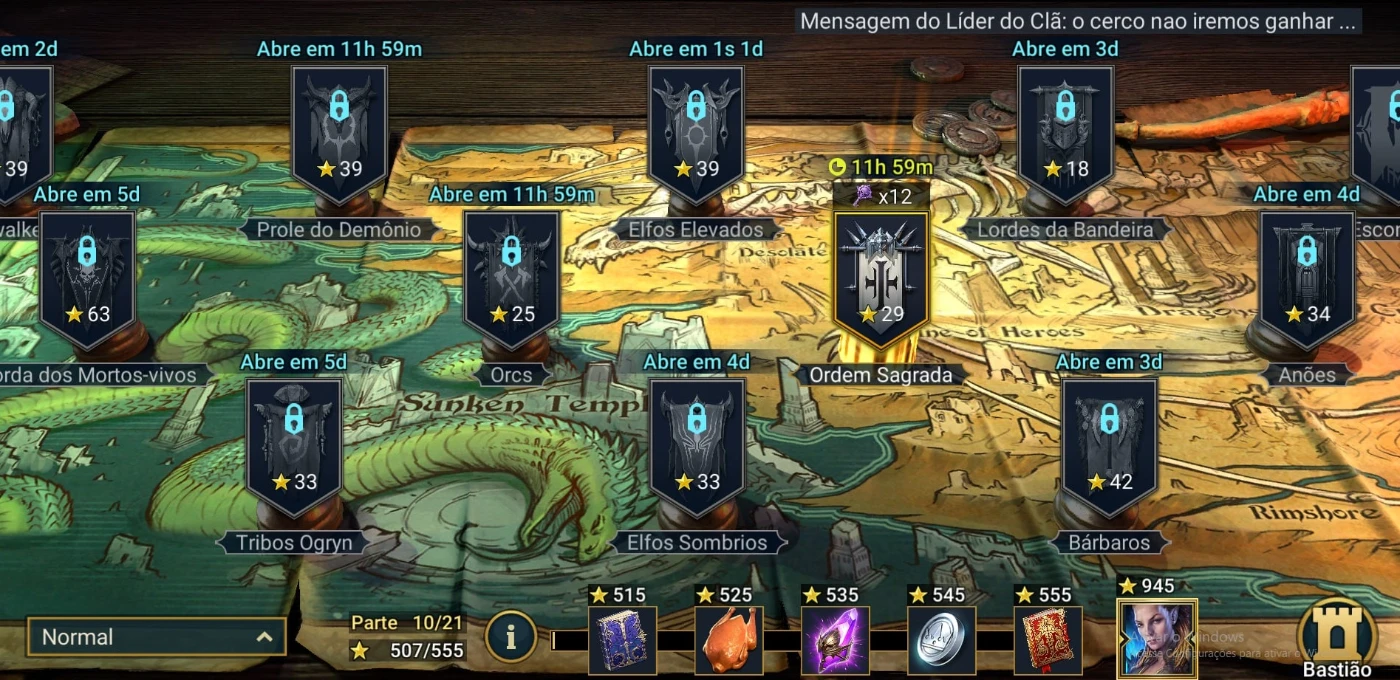View the 945-star champion portrait reward

coord(1157,639)
